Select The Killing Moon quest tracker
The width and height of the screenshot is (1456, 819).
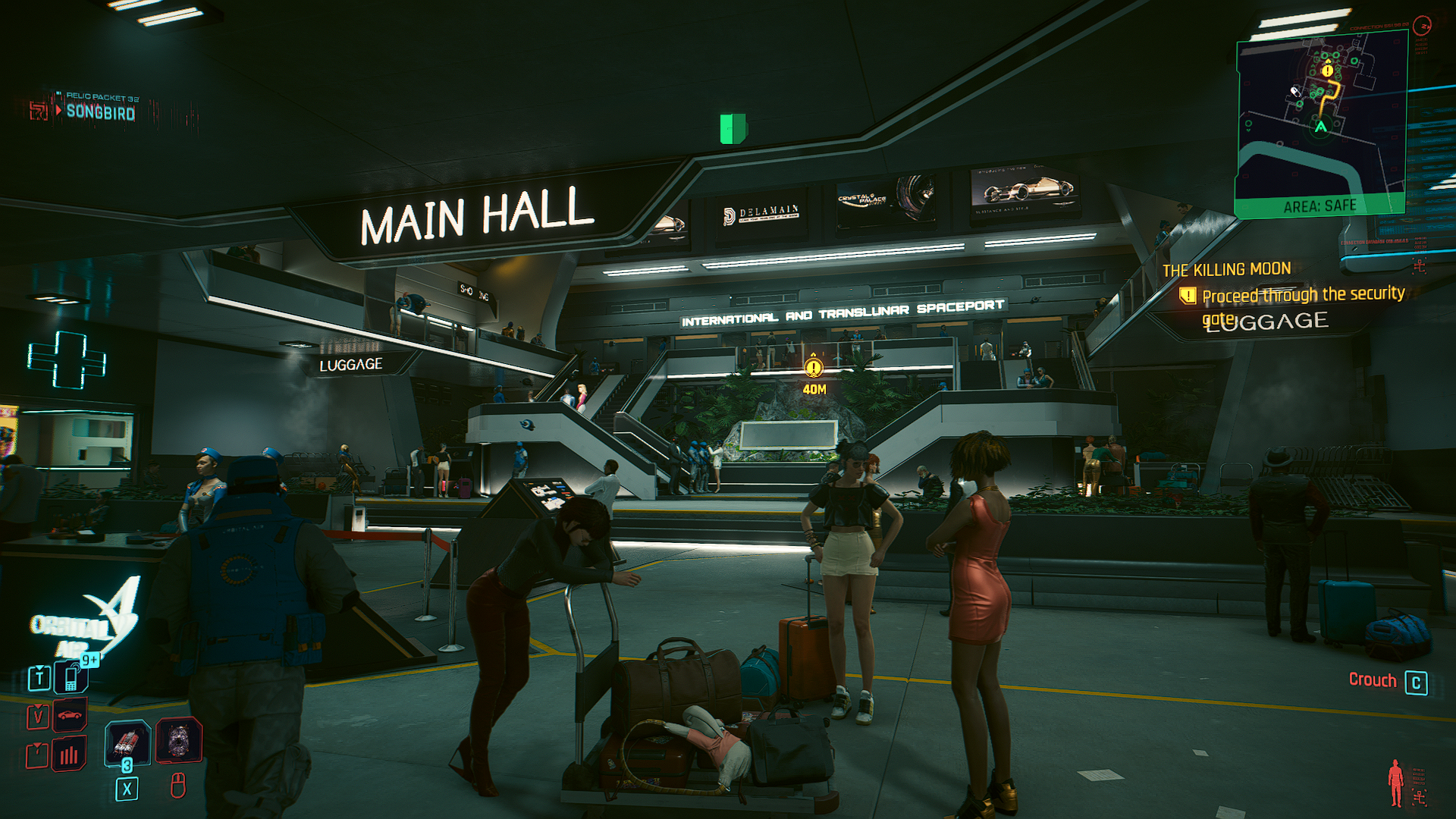[x=1226, y=269]
